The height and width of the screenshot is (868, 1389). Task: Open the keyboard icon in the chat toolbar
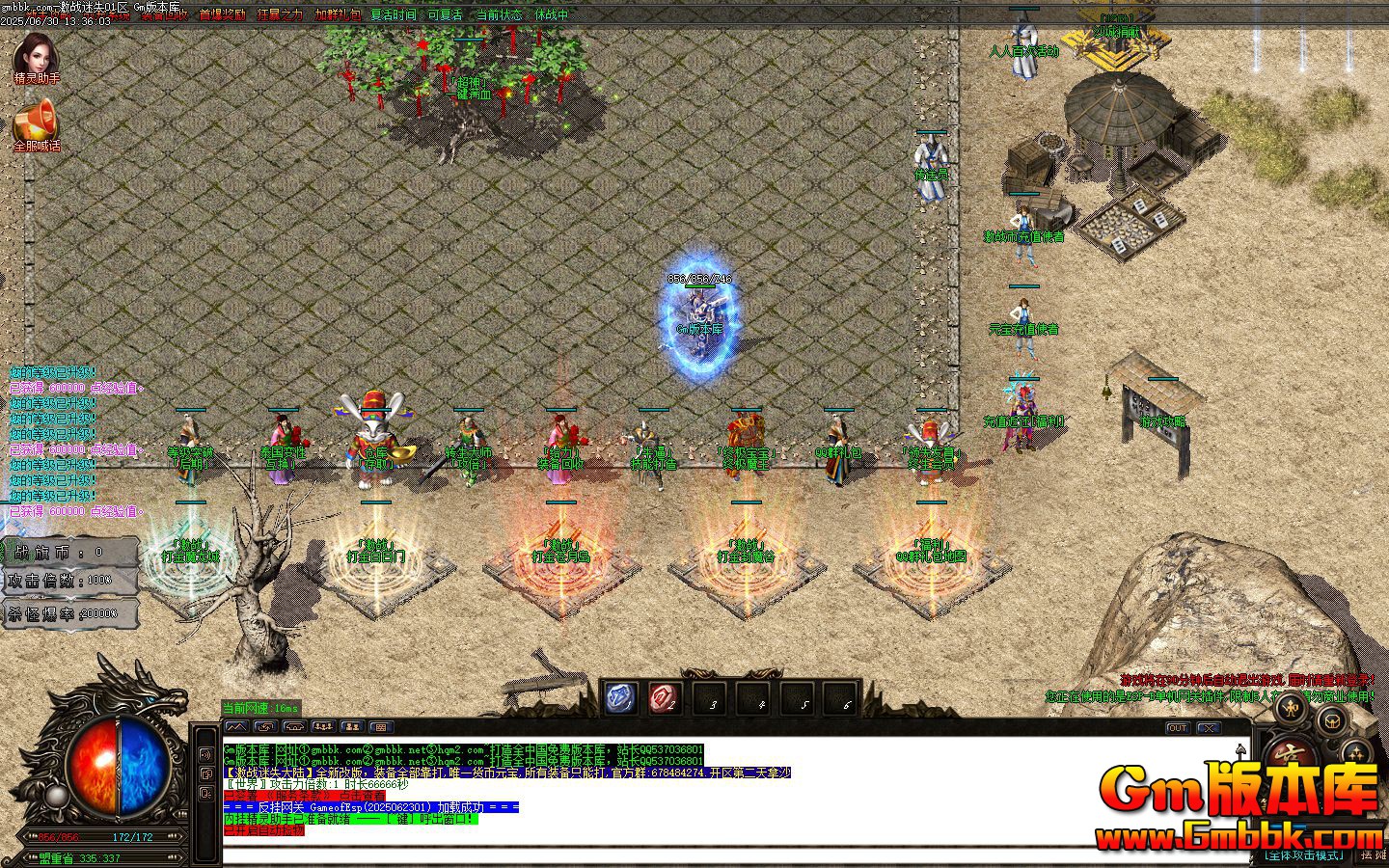[380, 727]
